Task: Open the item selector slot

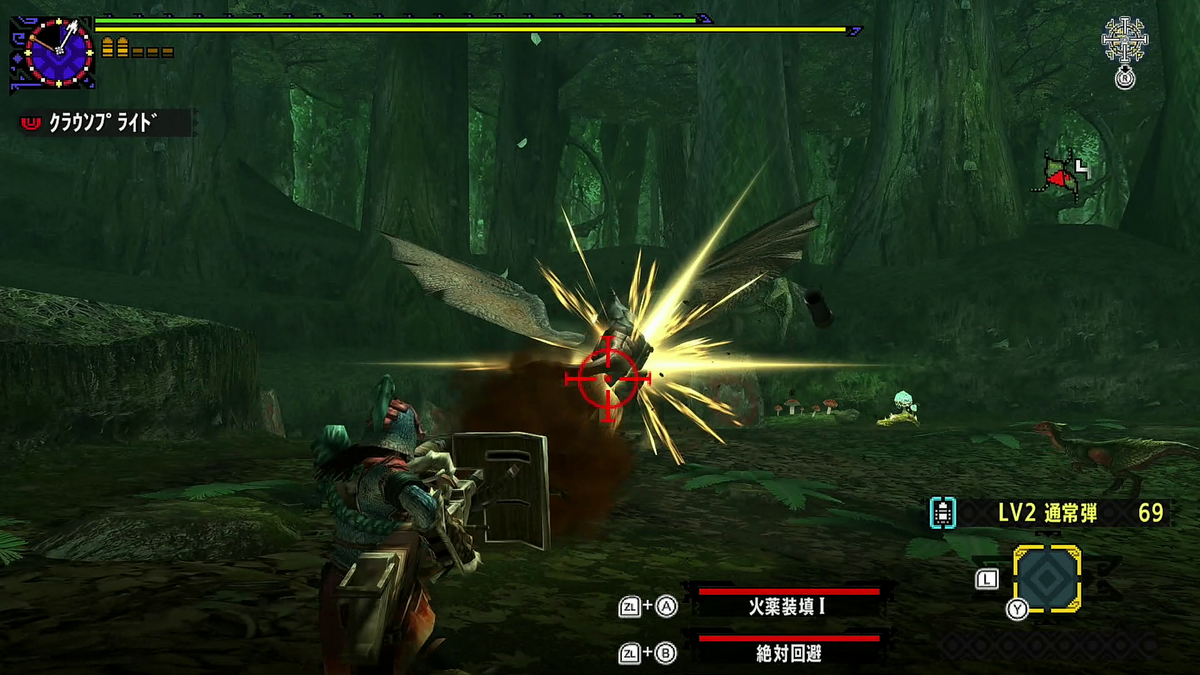Action: (x=1047, y=579)
